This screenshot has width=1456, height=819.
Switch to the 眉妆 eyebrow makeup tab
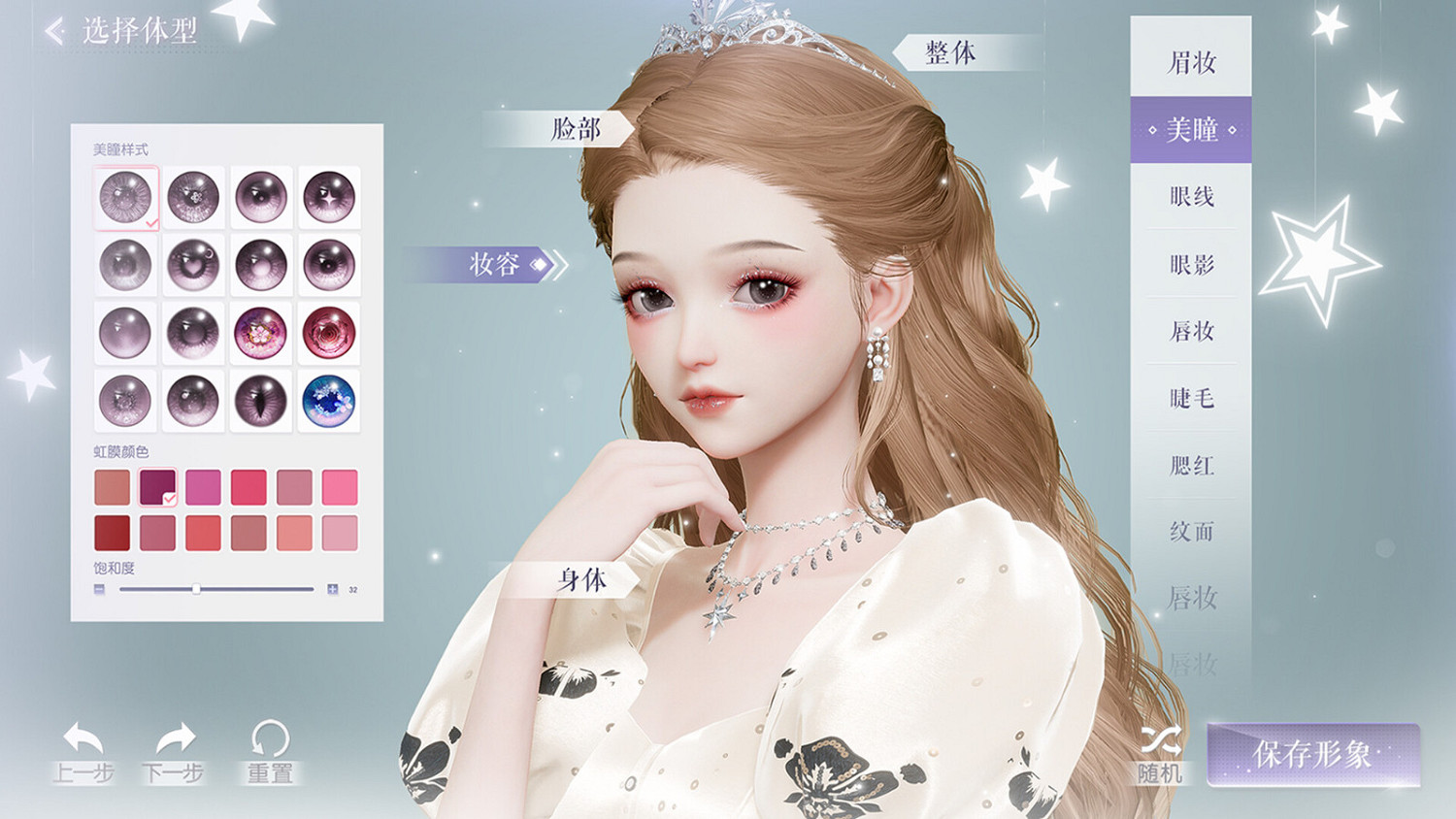click(1190, 61)
